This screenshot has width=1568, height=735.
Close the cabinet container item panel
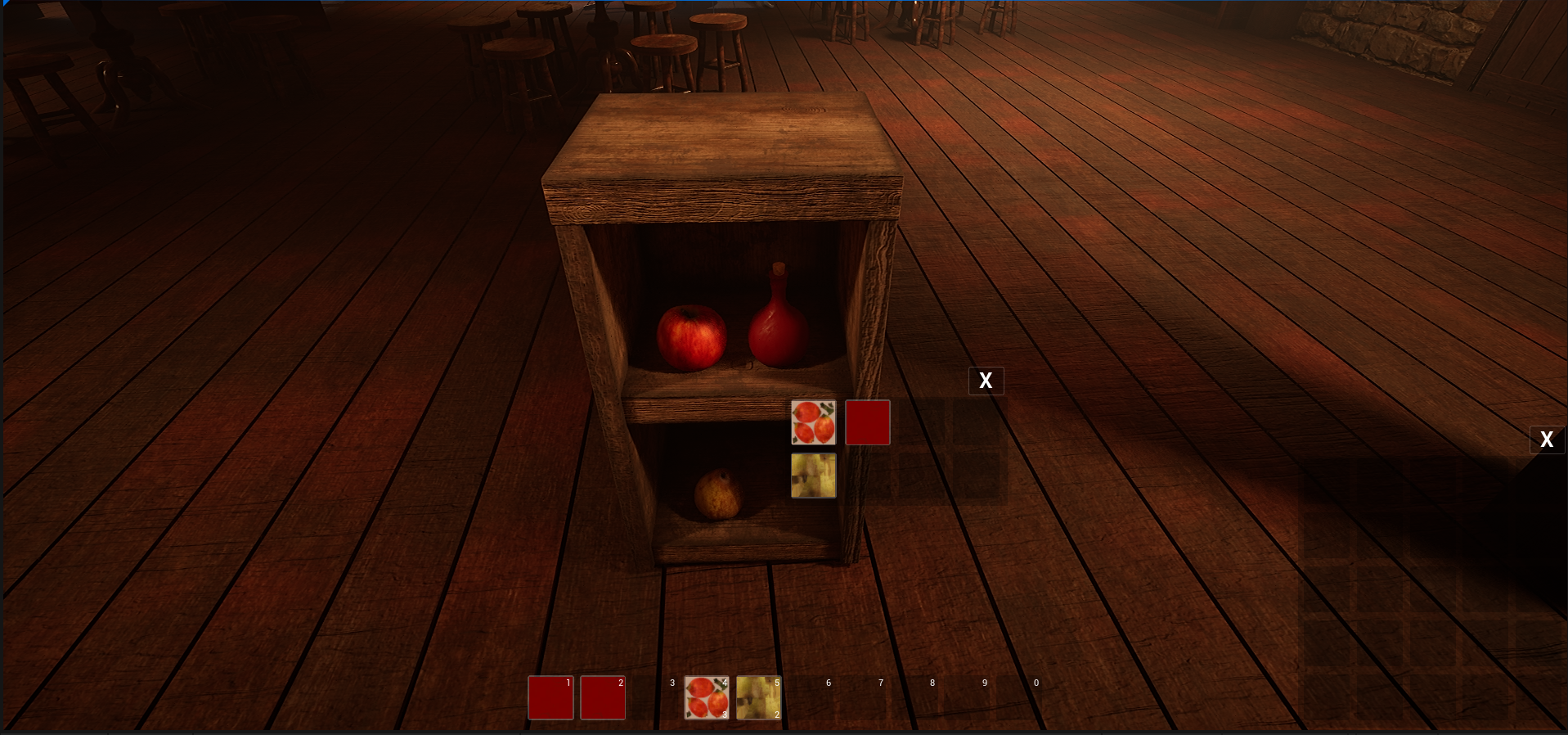(986, 381)
